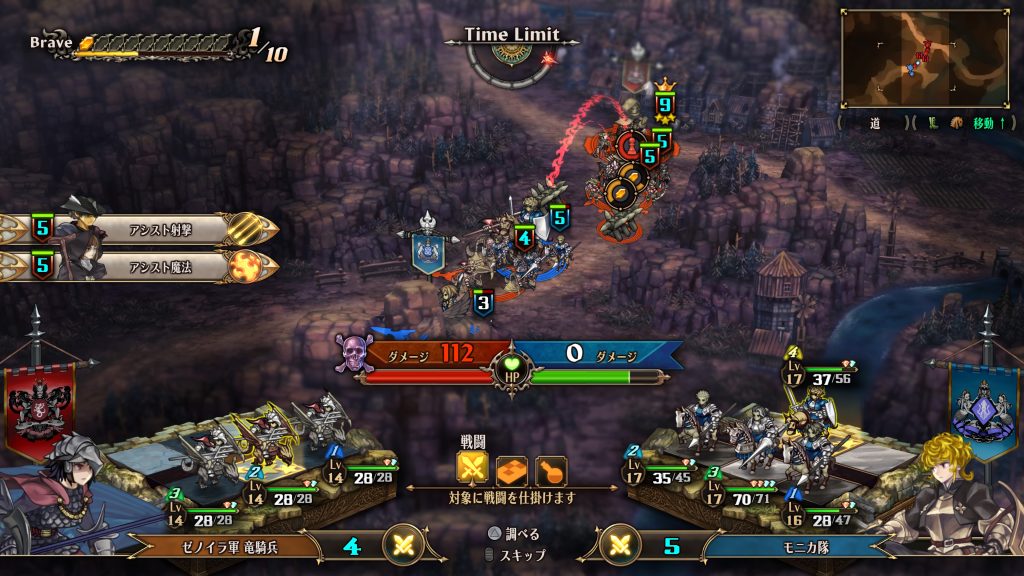Select the crossed swords 戦闘 battle command
This screenshot has width=1024, height=576.
(472, 469)
